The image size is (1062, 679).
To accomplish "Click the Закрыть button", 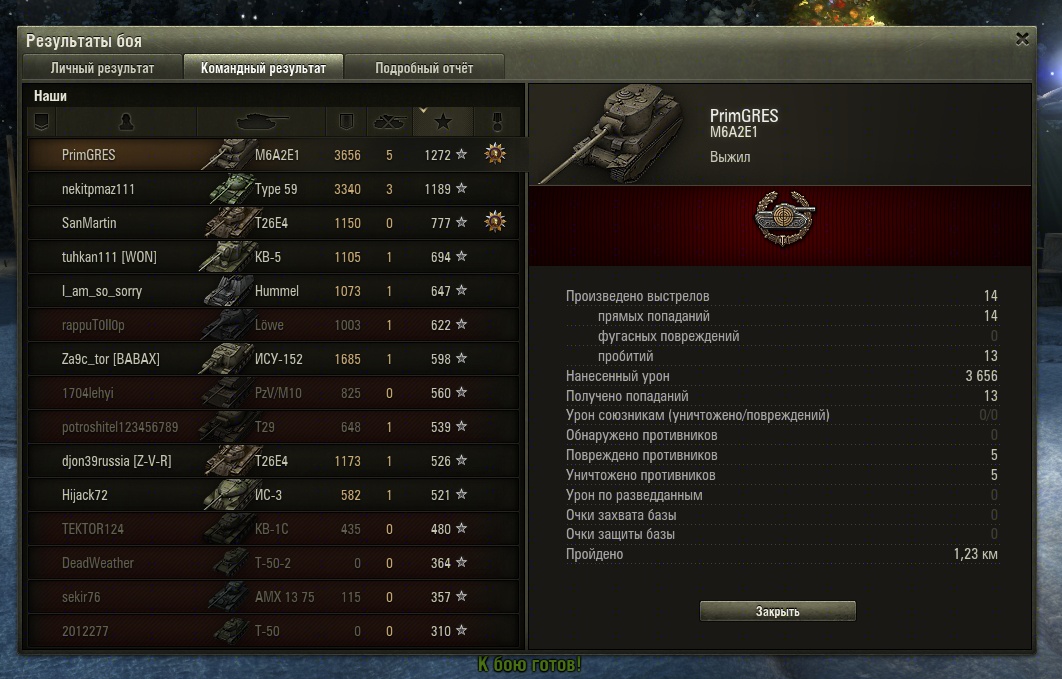I will pos(777,611).
